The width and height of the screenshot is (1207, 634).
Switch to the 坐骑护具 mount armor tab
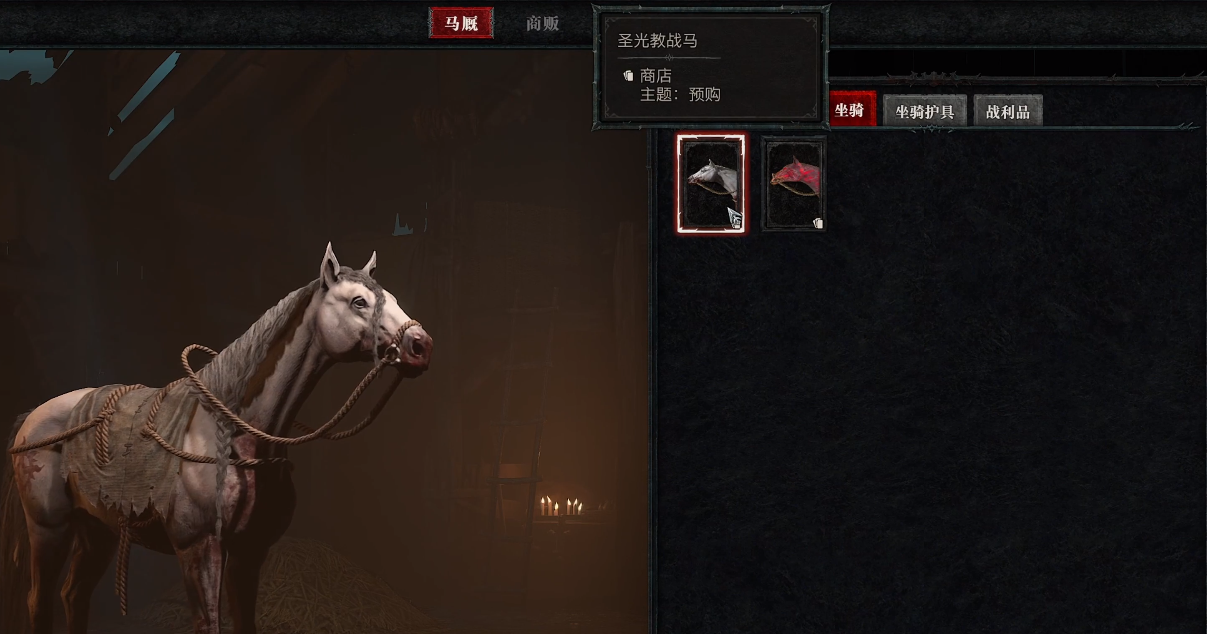pos(924,111)
